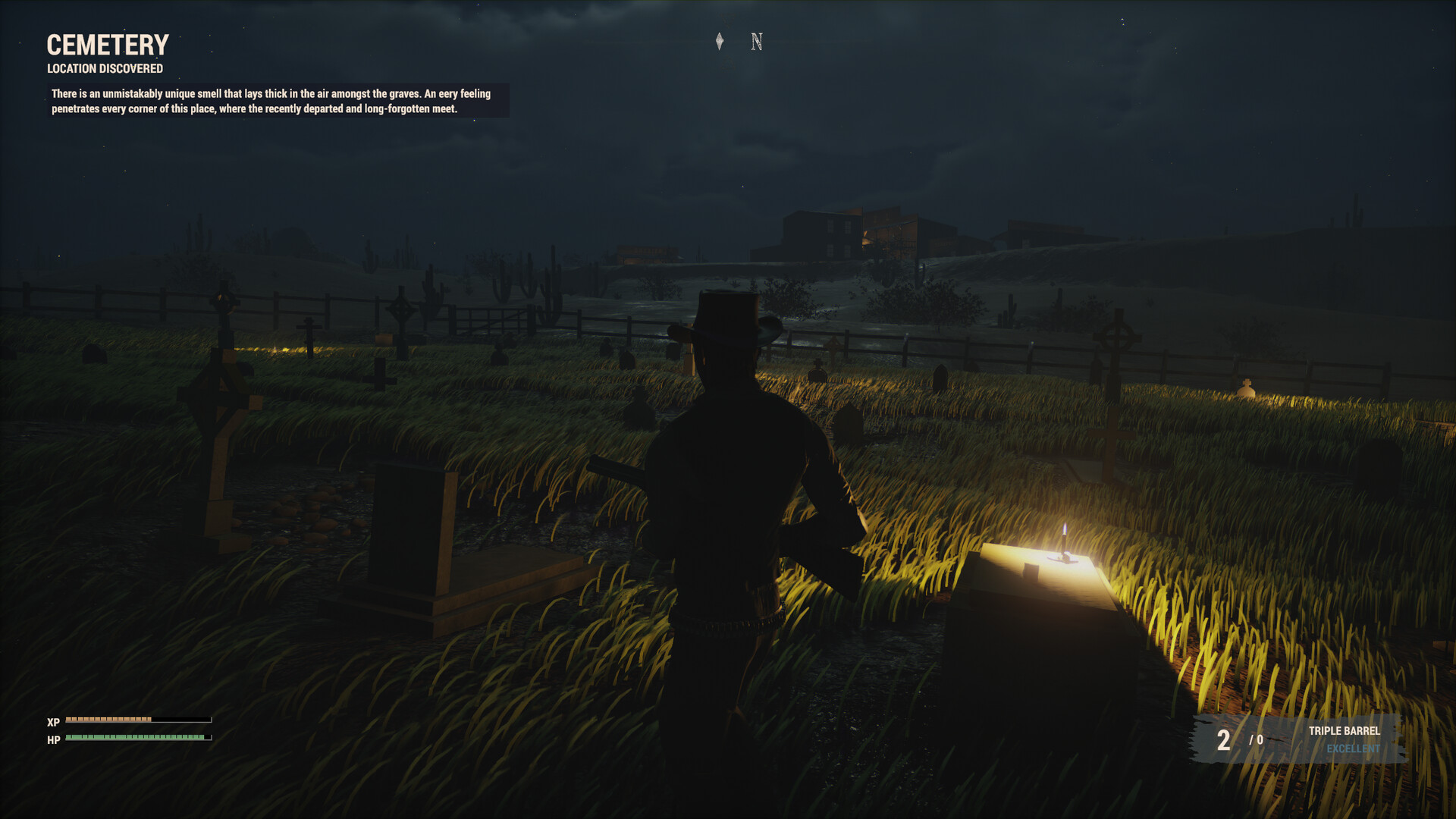Click the HP label in bottom-left HUD
The width and height of the screenshot is (1456, 819).
52,740
